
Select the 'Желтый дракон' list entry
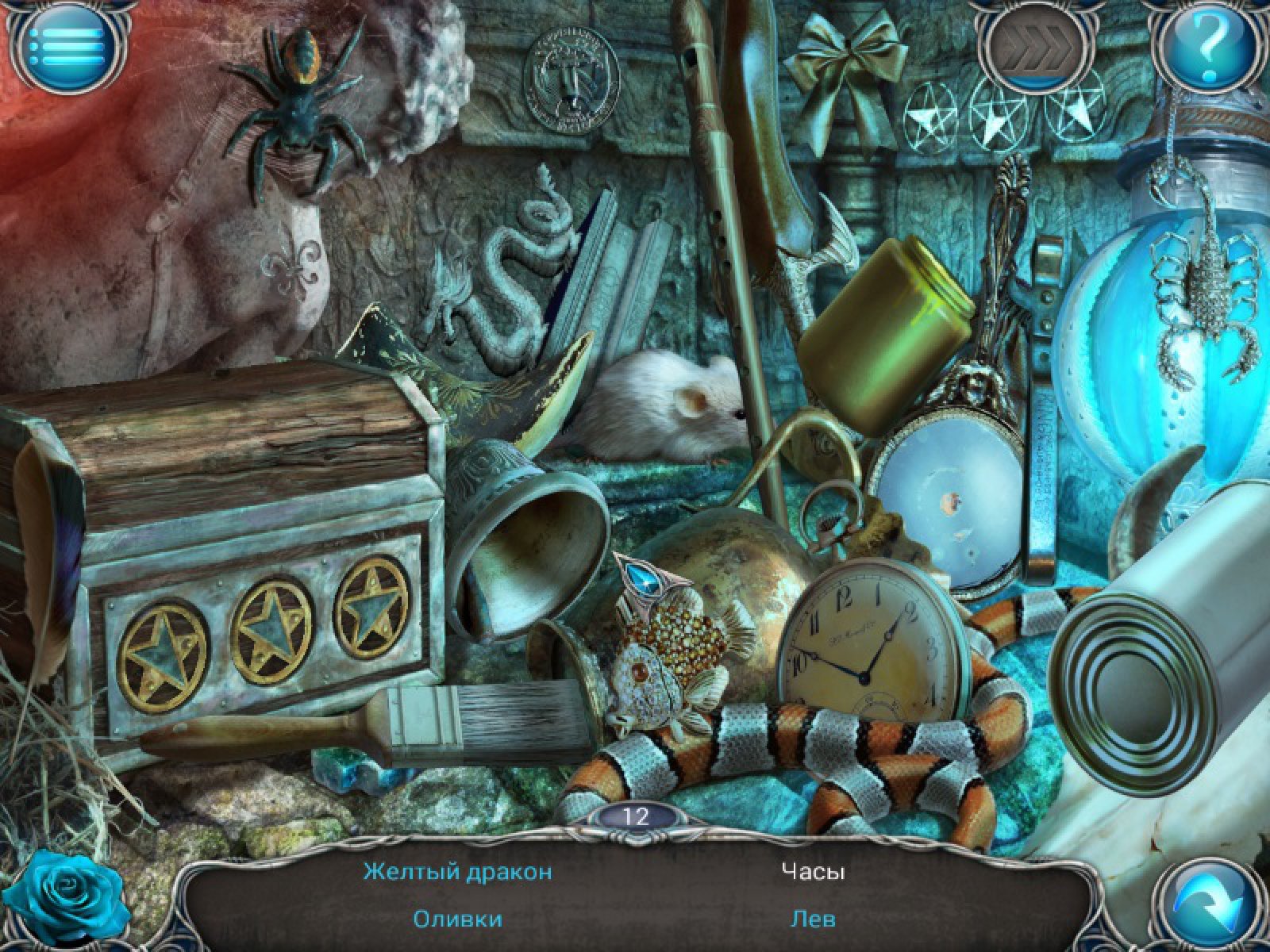pyautogui.click(x=457, y=872)
